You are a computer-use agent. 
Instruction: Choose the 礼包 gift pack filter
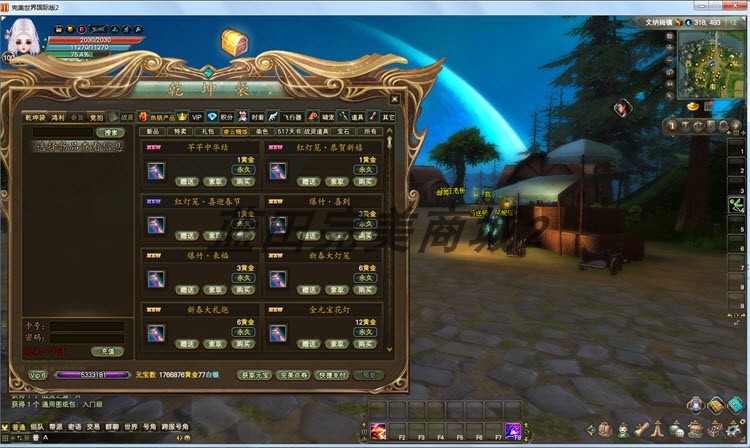(x=207, y=131)
